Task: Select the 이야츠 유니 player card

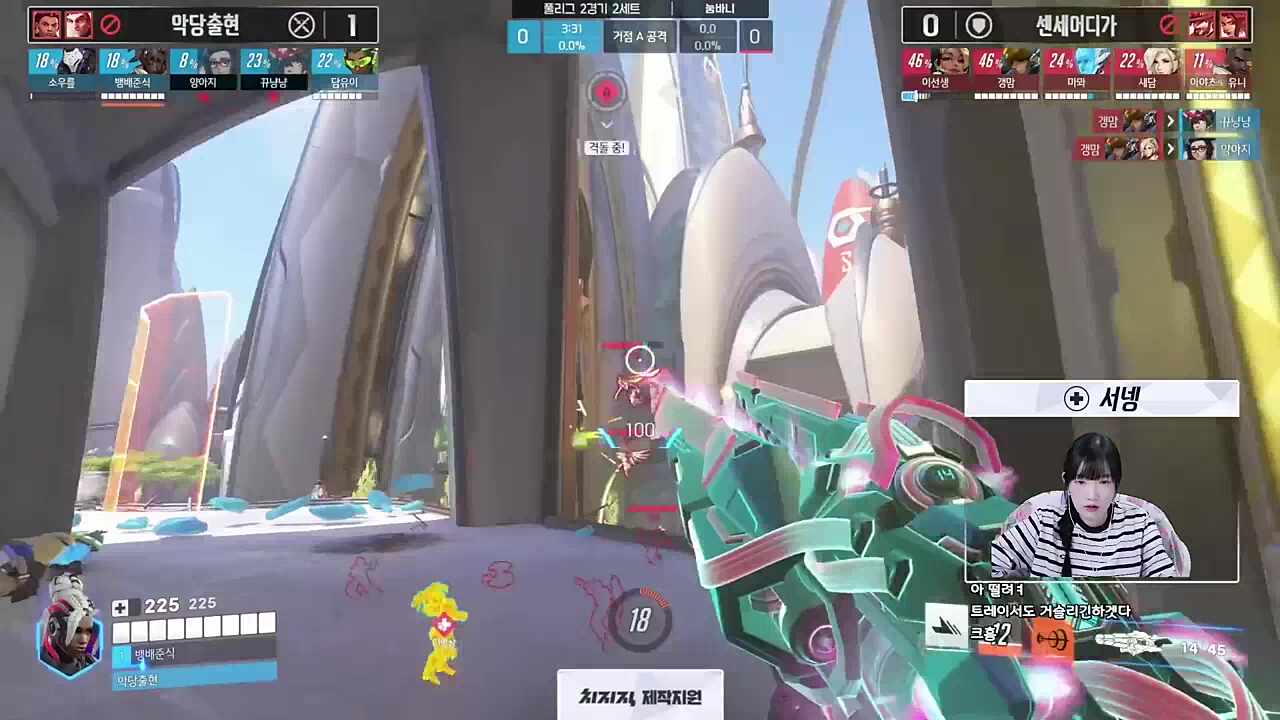Action: (1218, 70)
